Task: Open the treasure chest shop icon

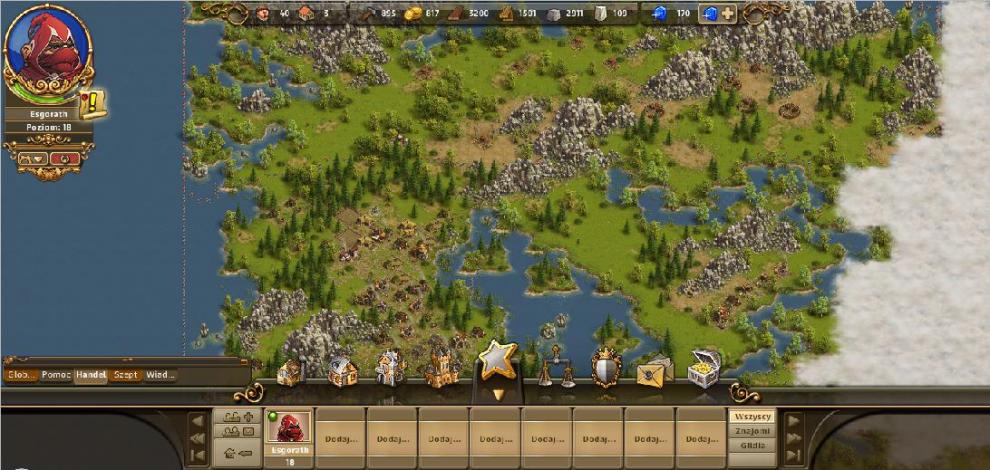Action: [x=704, y=369]
